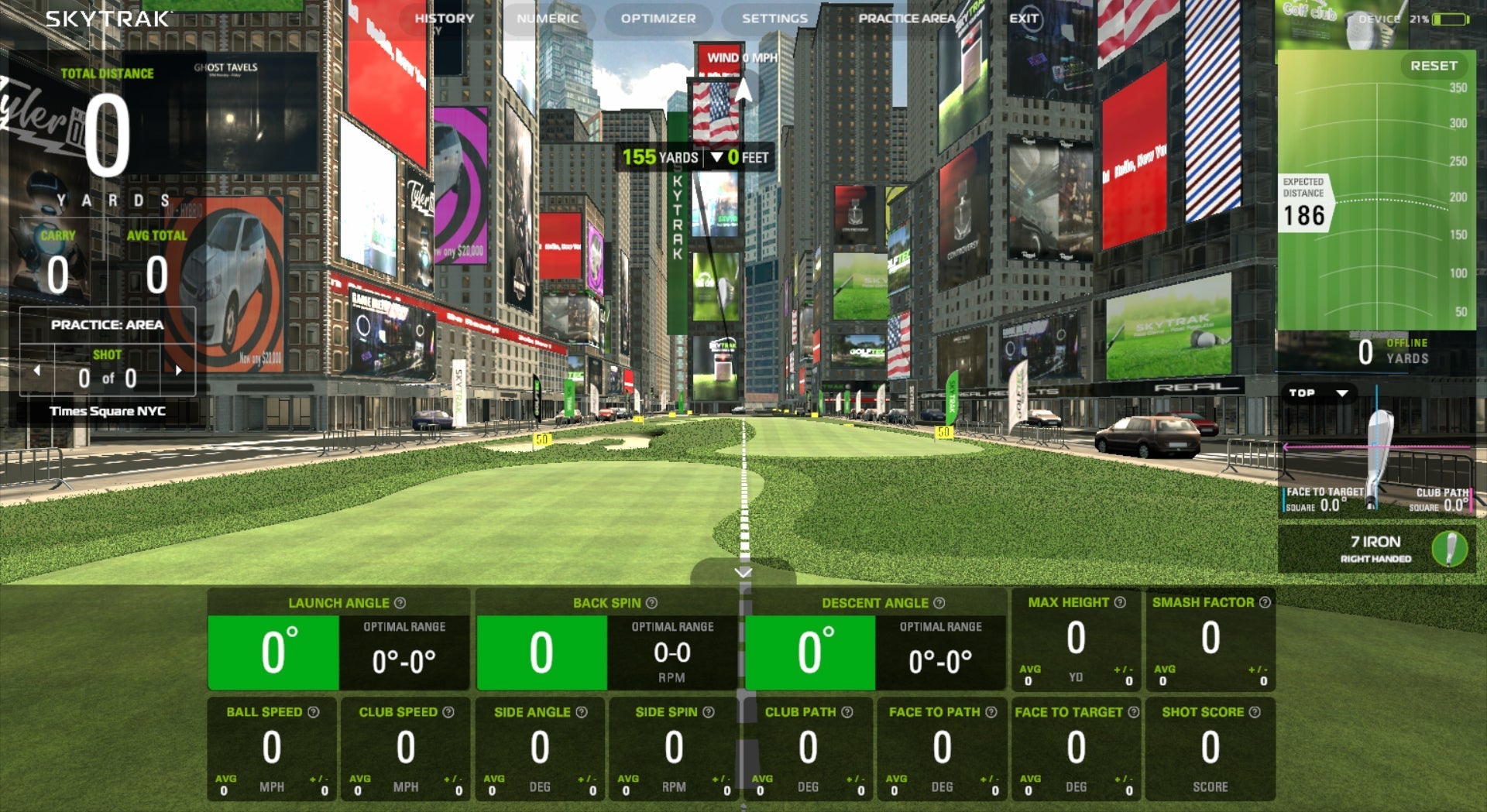
Task: Open the Optimizer view
Action: point(658,18)
